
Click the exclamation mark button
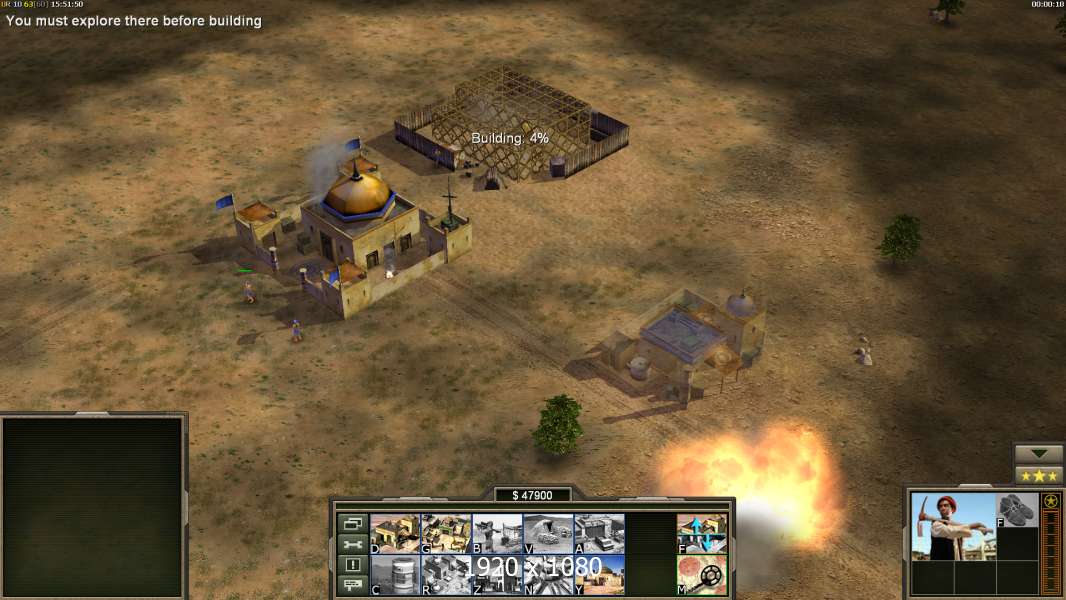[352, 565]
